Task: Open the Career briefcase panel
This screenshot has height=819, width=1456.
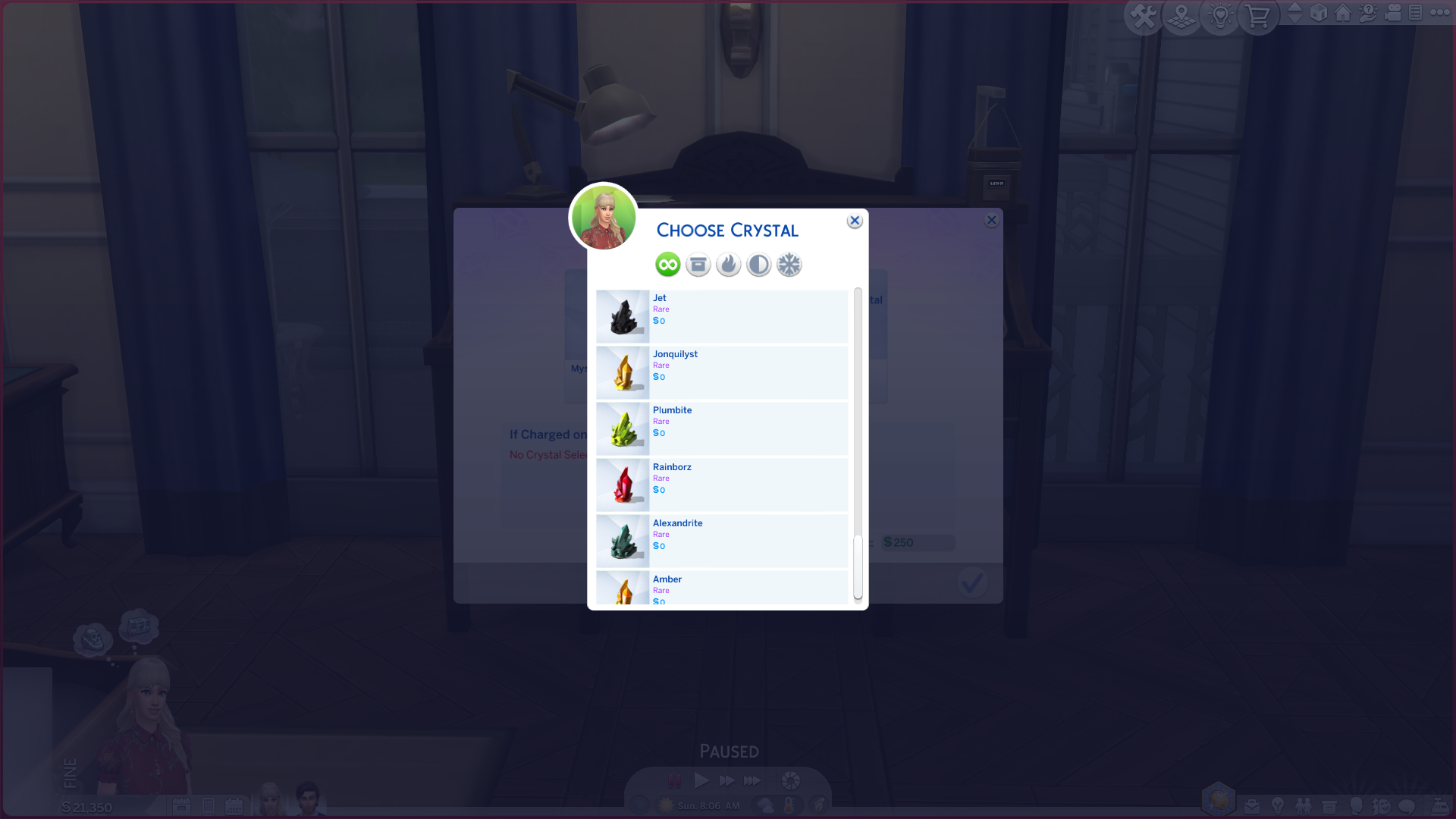Action: click(1252, 807)
